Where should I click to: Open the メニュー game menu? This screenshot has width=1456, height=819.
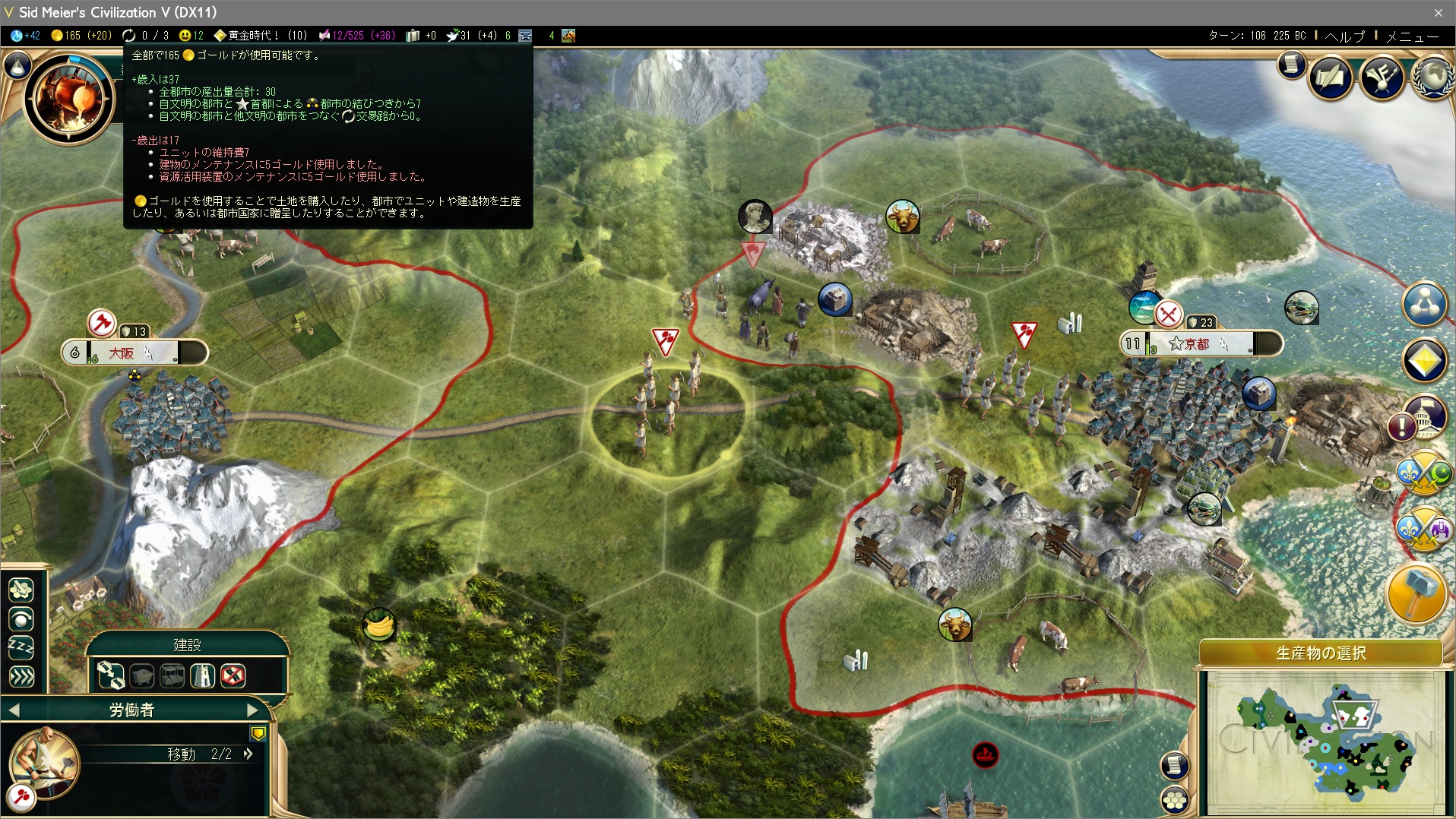1412,36
